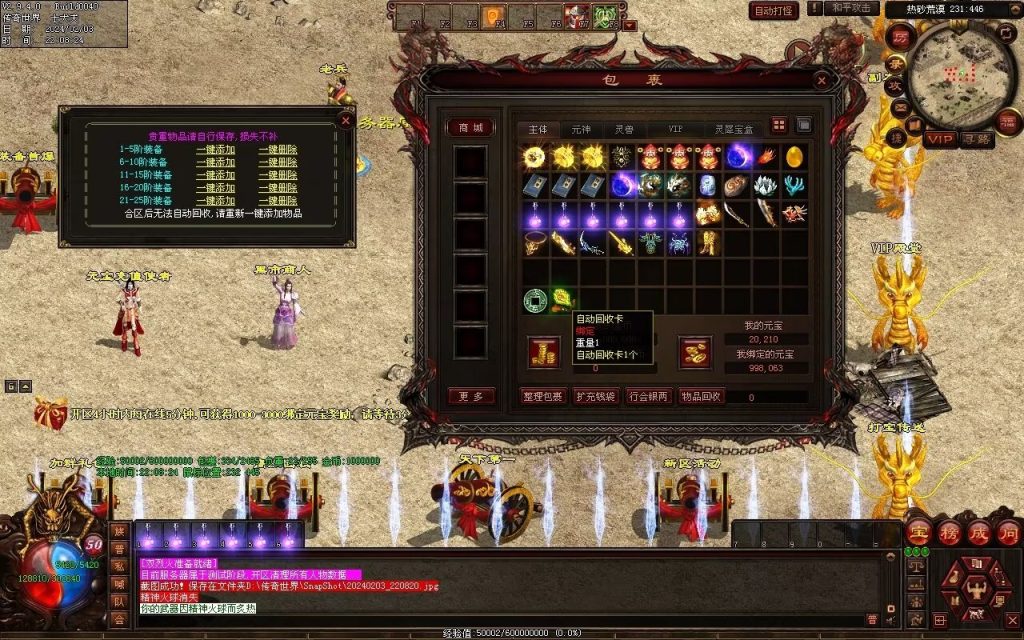Open the 灵犀宝盒 tab

(x=733, y=129)
